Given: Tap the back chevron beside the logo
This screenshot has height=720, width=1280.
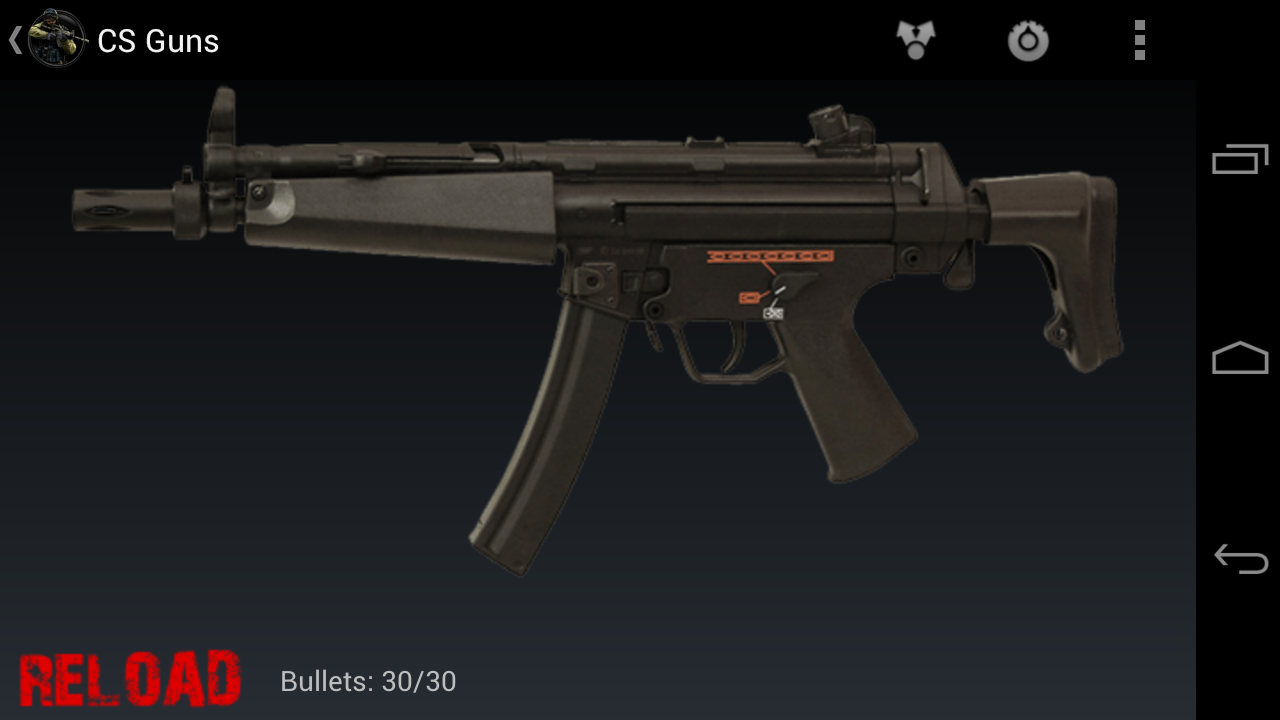Looking at the screenshot, I should click(14, 40).
